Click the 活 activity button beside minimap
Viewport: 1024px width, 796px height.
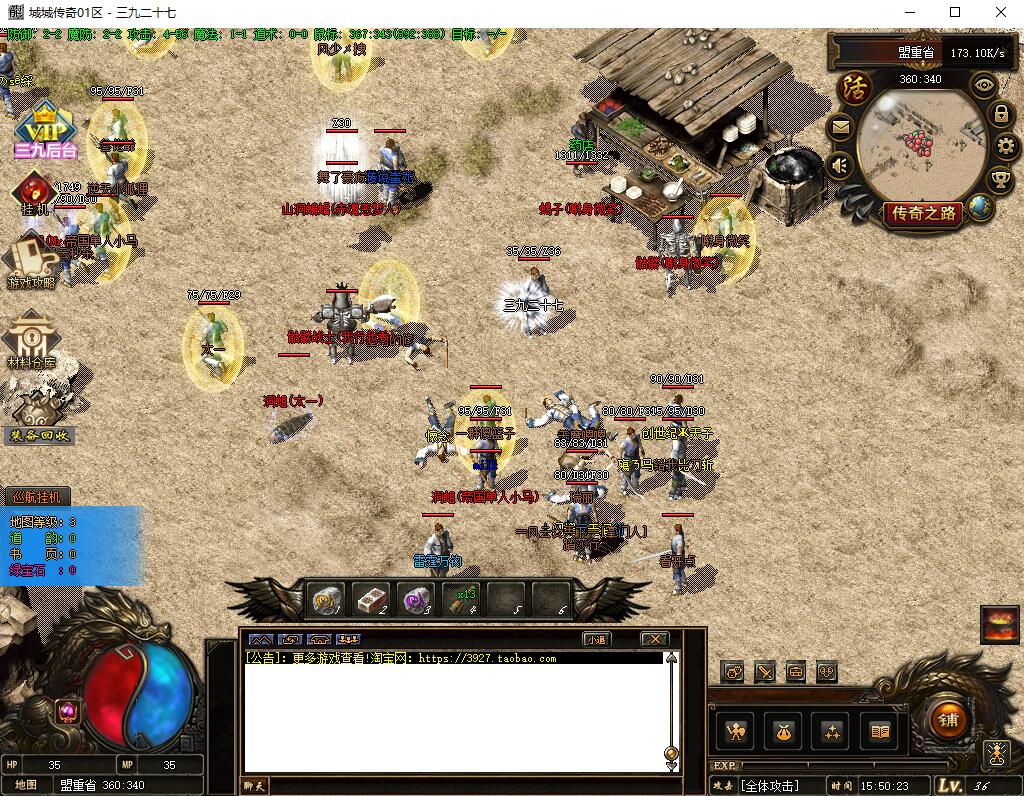pyautogui.click(x=855, y=88)
